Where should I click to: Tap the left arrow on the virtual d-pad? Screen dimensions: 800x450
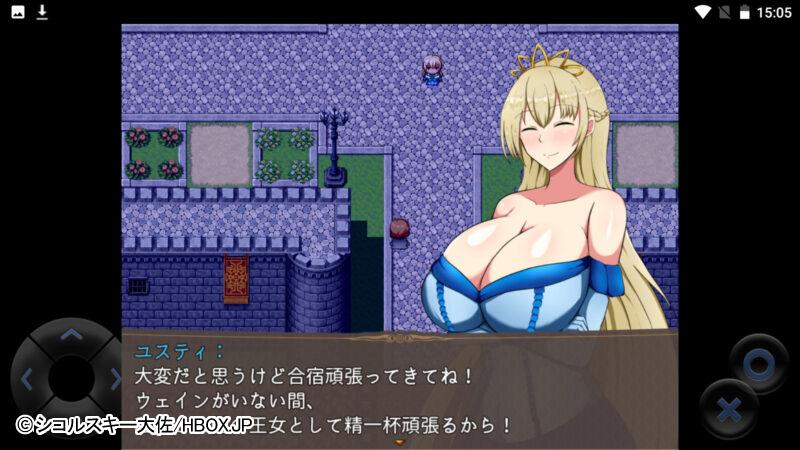click(x=27, y=379)
